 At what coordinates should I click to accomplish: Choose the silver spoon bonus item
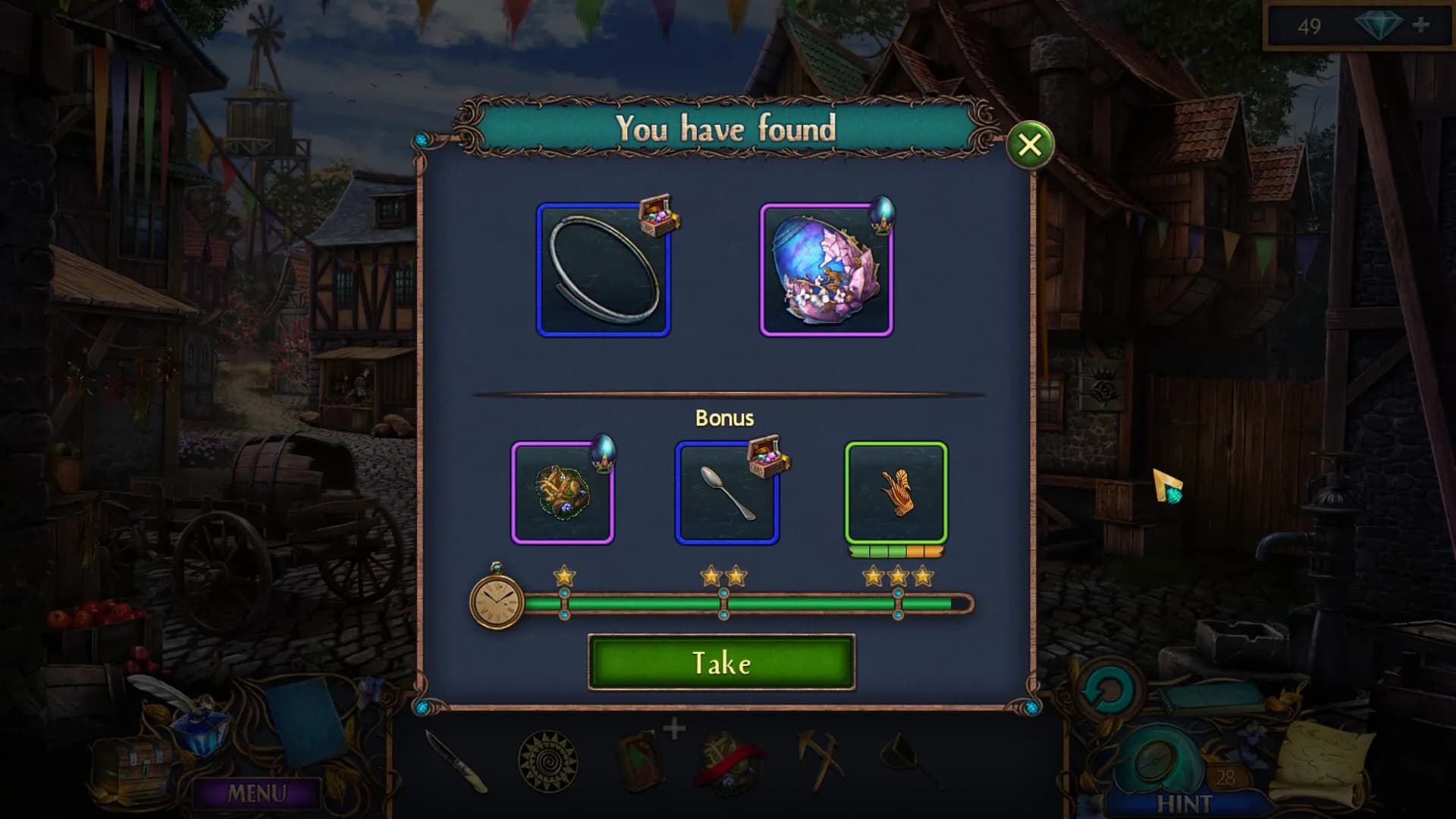pos(726,493)
